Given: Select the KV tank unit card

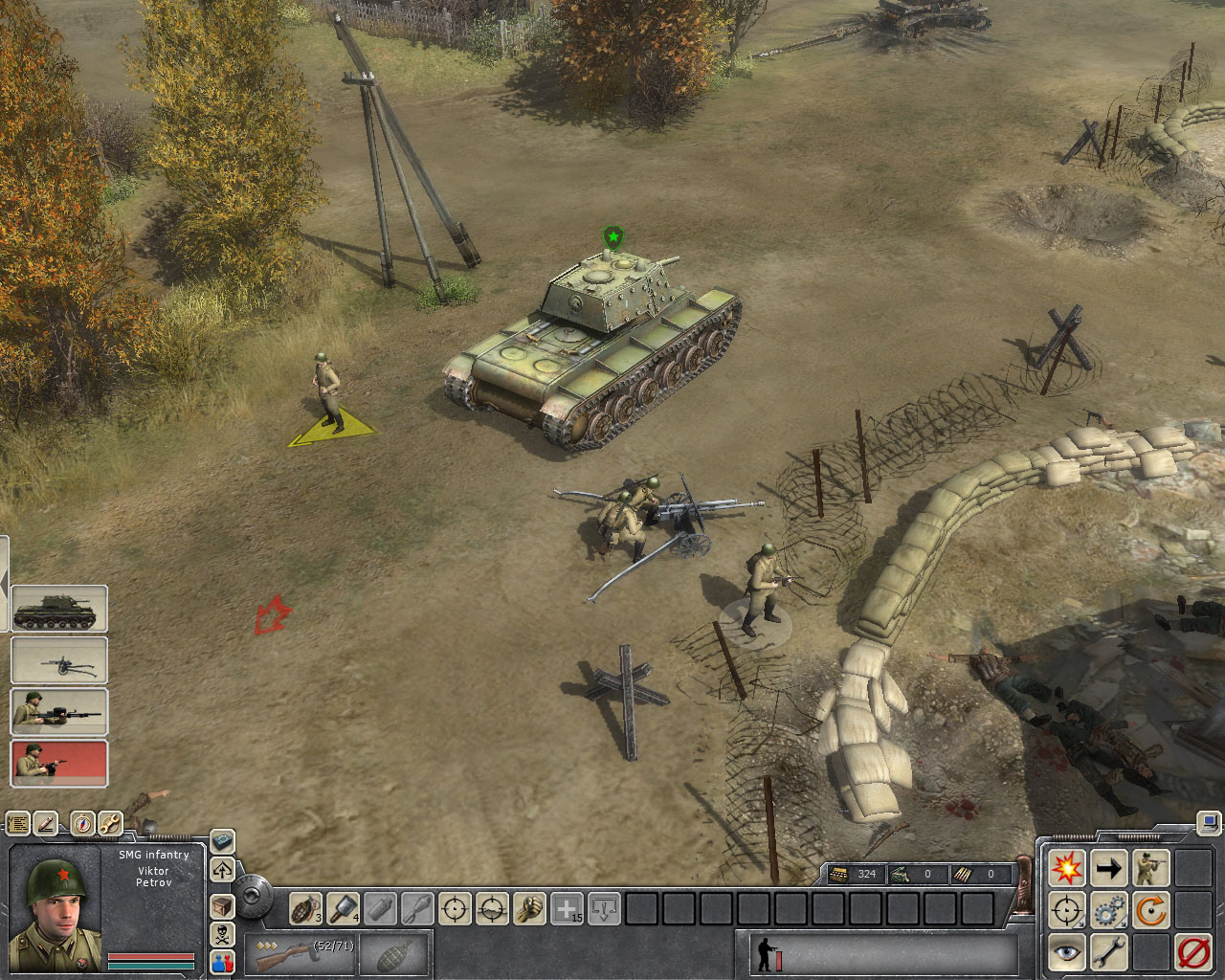Looking at the screenshot, I should pyautogui.click(x=59, y=610).
